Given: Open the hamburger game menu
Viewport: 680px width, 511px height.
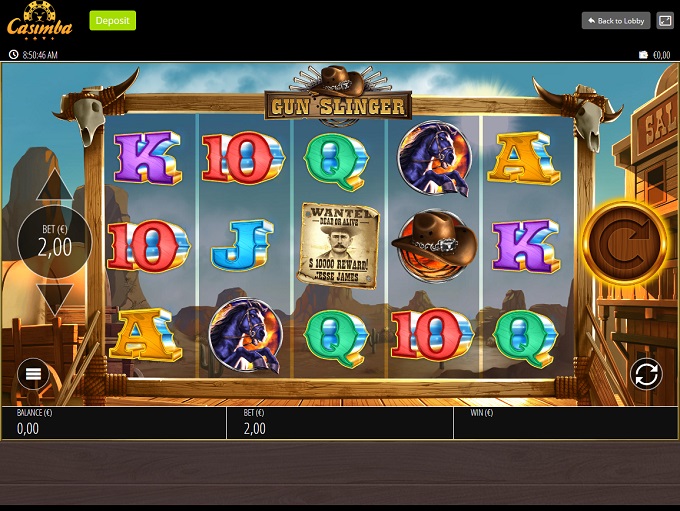Looking at the screenshot, I should coord(33,374).
